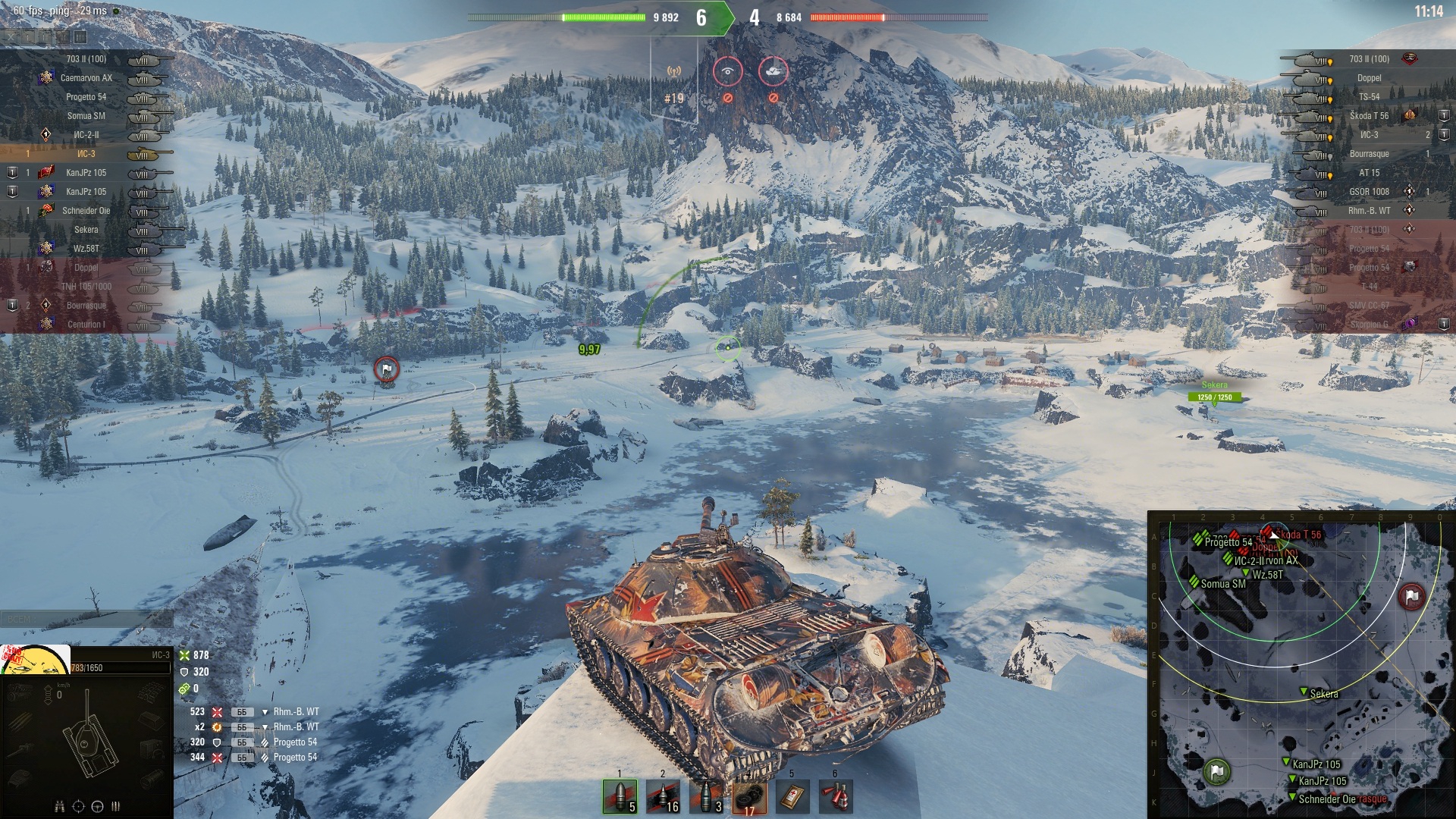The height and width of the screenshot is (819, 1456).
Task: Select Schneider Oie in the allied team list
Action: (x=86, y=211)
